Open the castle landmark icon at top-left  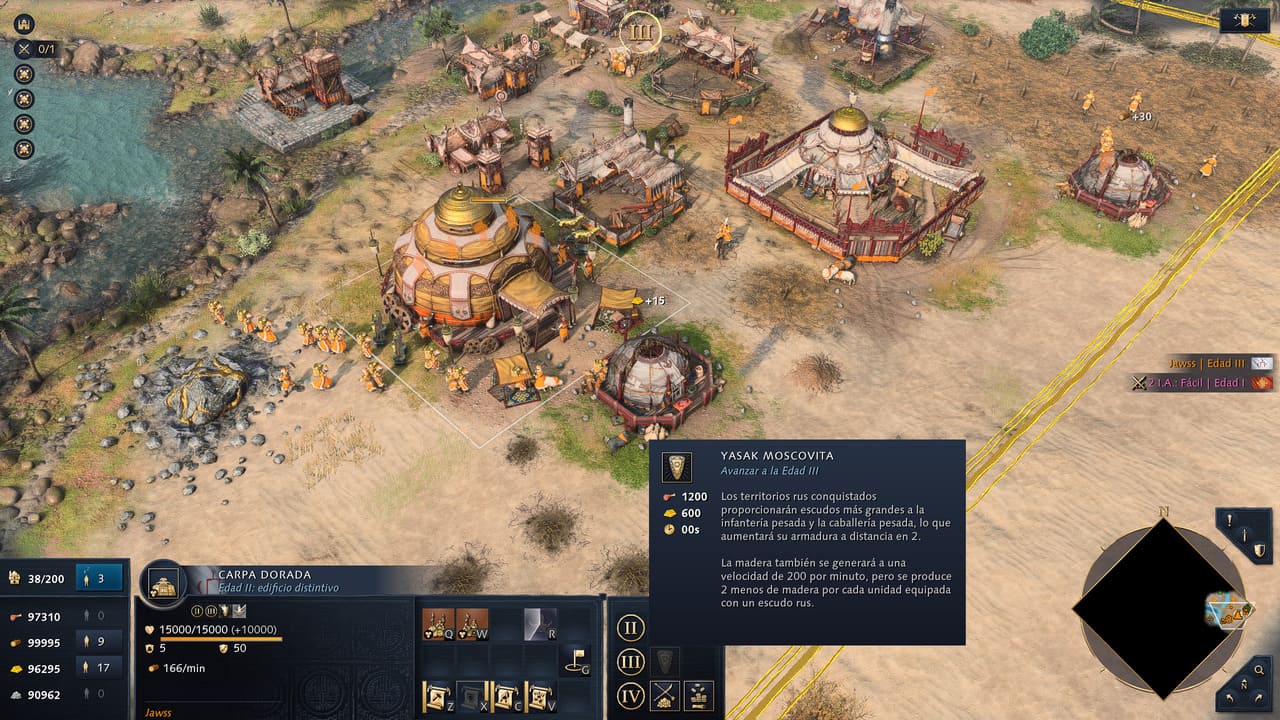tap(24, 24)
